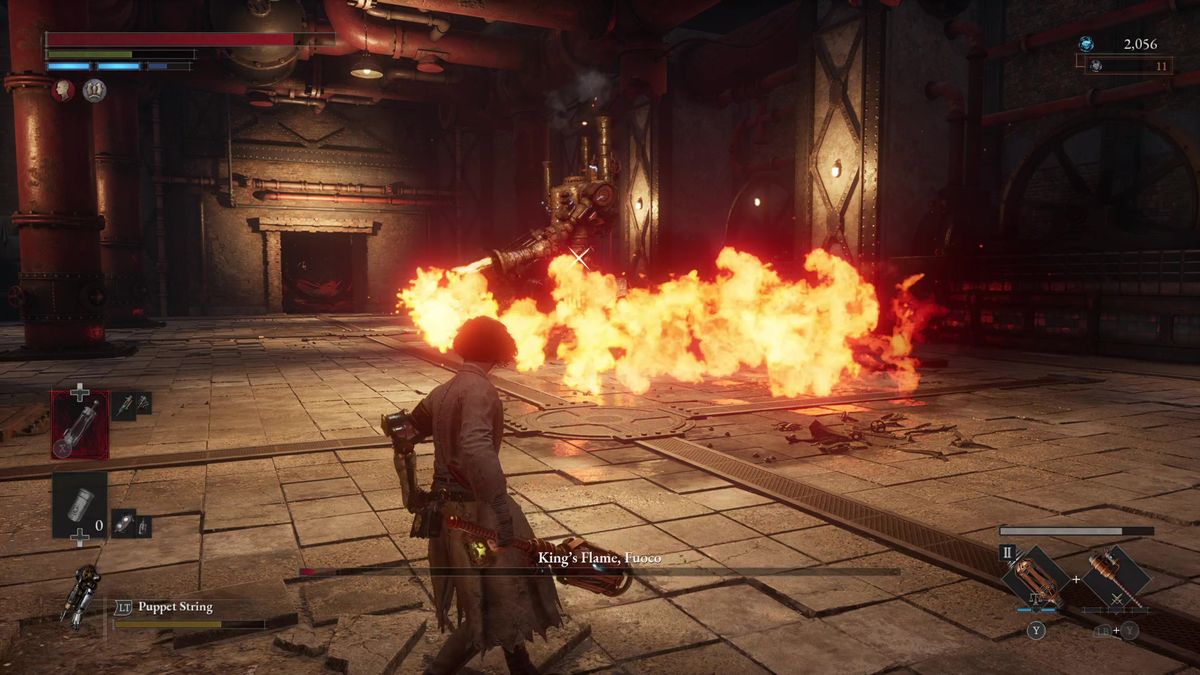Select the lower belt canister item slot
The height and width of the screenshot is (675, 1200).
[79, 505]
